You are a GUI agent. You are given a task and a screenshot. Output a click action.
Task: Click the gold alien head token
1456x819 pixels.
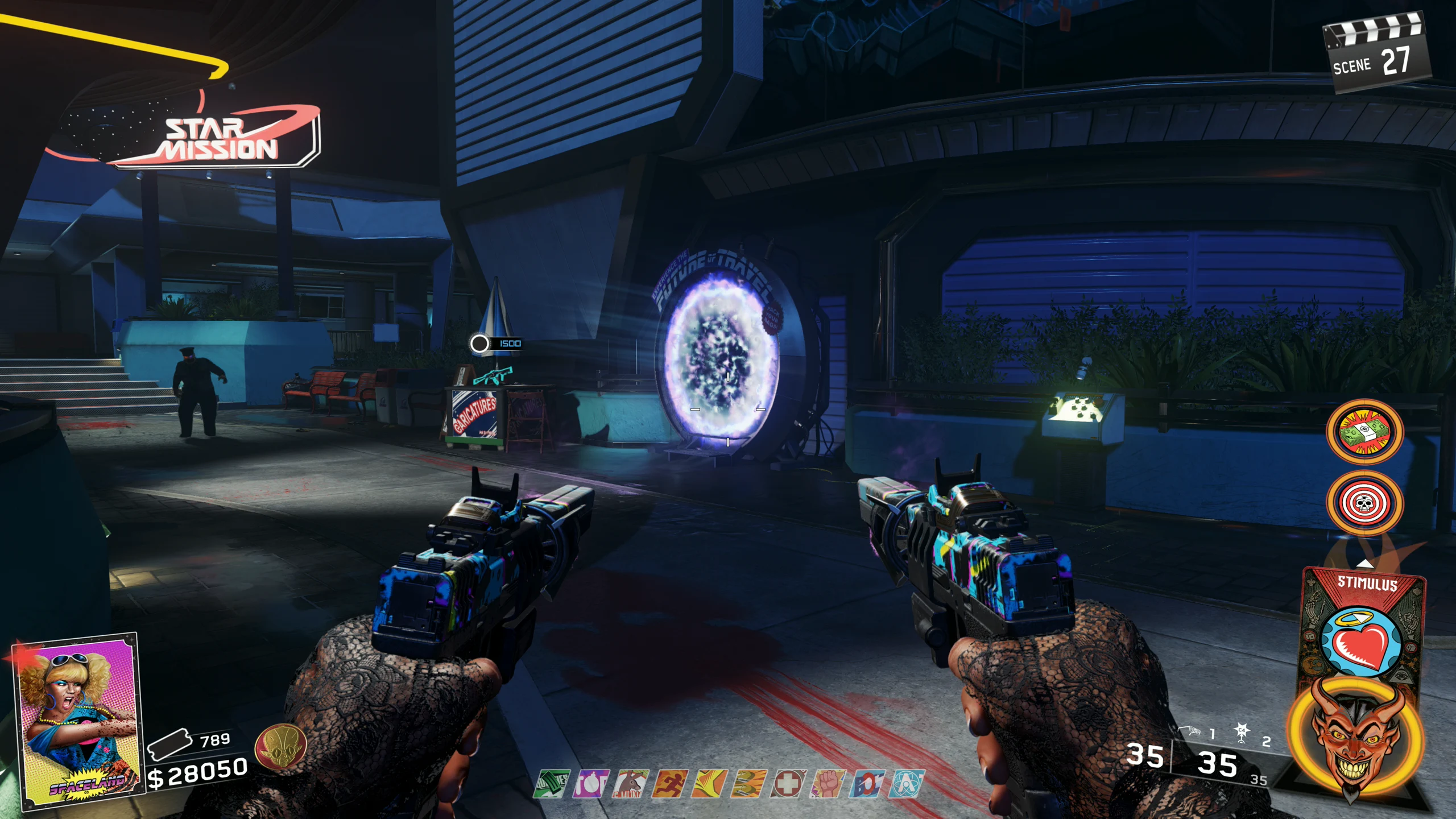(280, 750)
